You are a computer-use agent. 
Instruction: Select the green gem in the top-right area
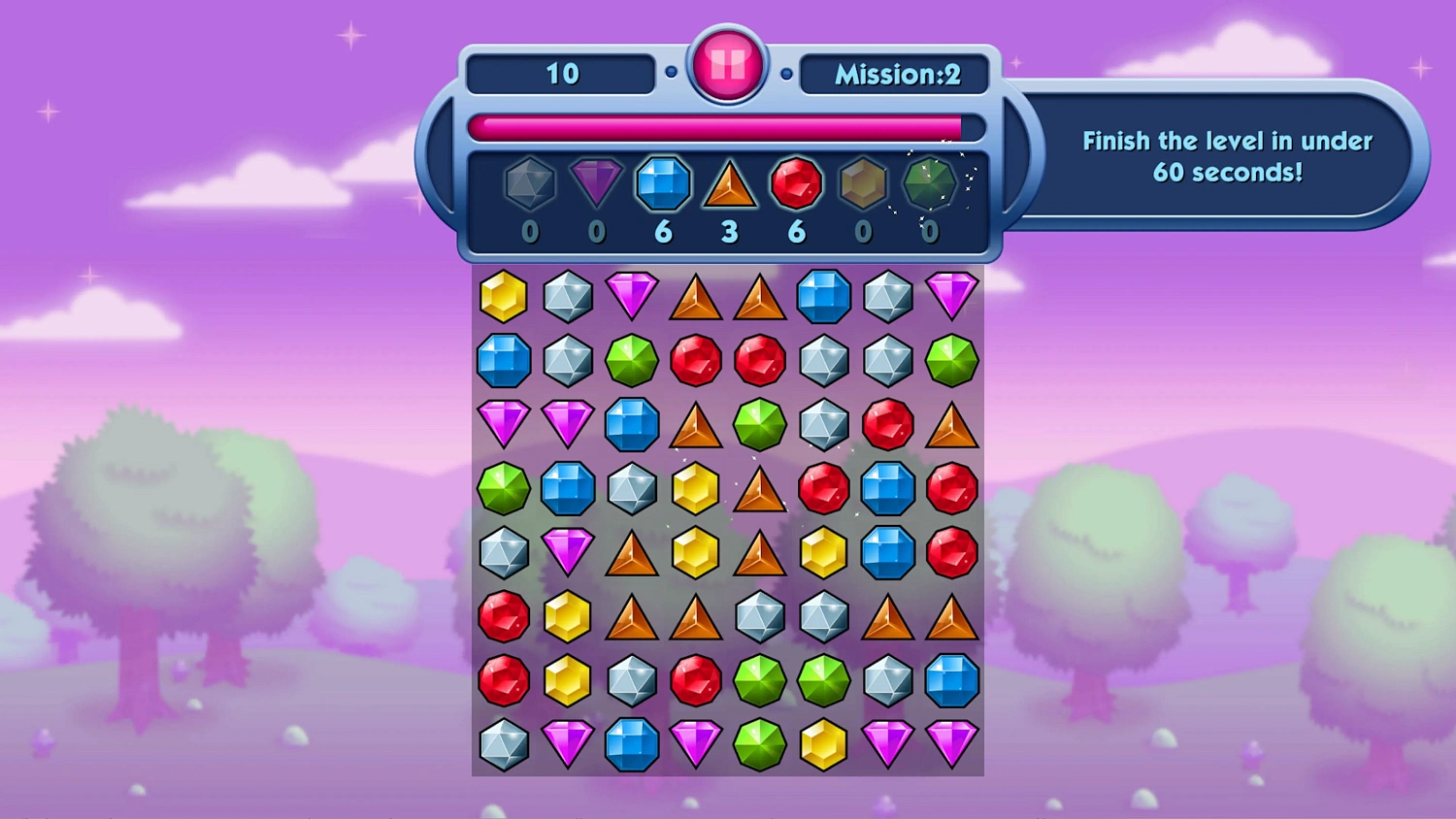(x=951, y=361)
